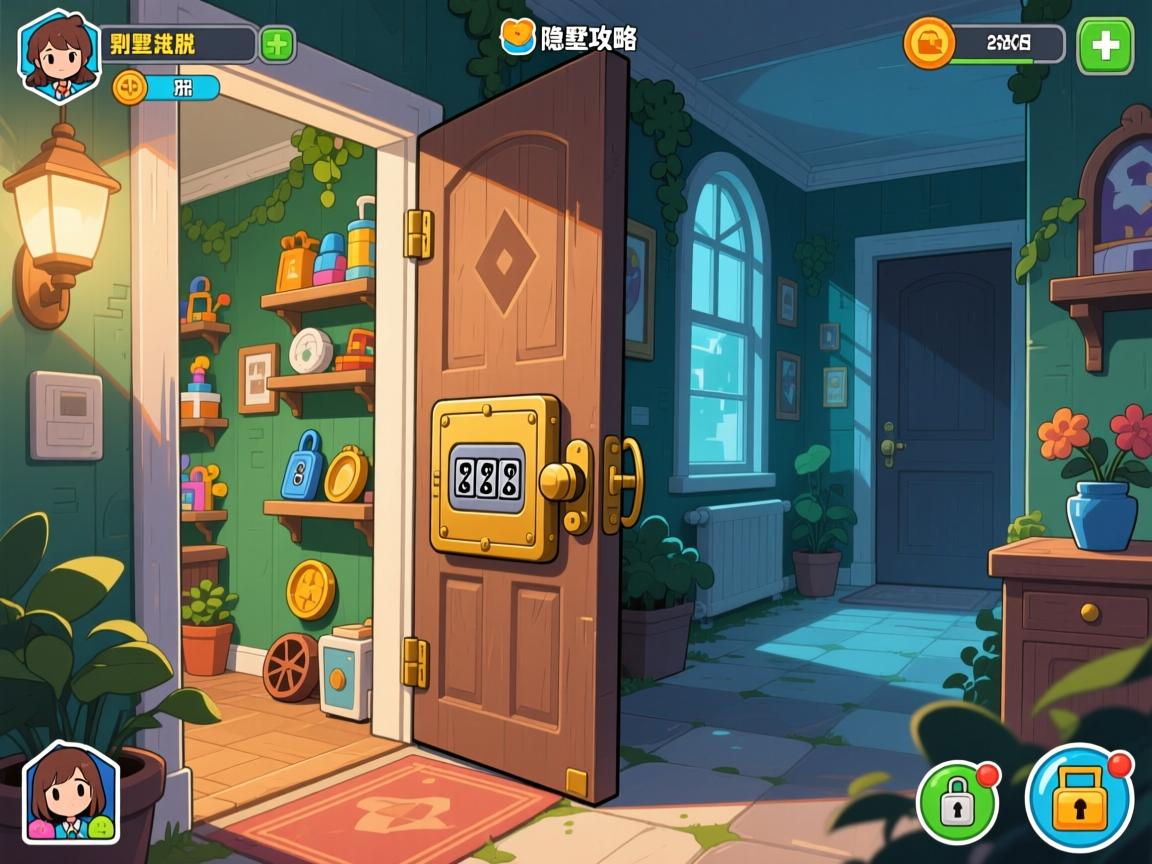Click the large green plus to add coins
Image resolution: width=1152 pixels, height=864 pixels.
click(1105, 46)
